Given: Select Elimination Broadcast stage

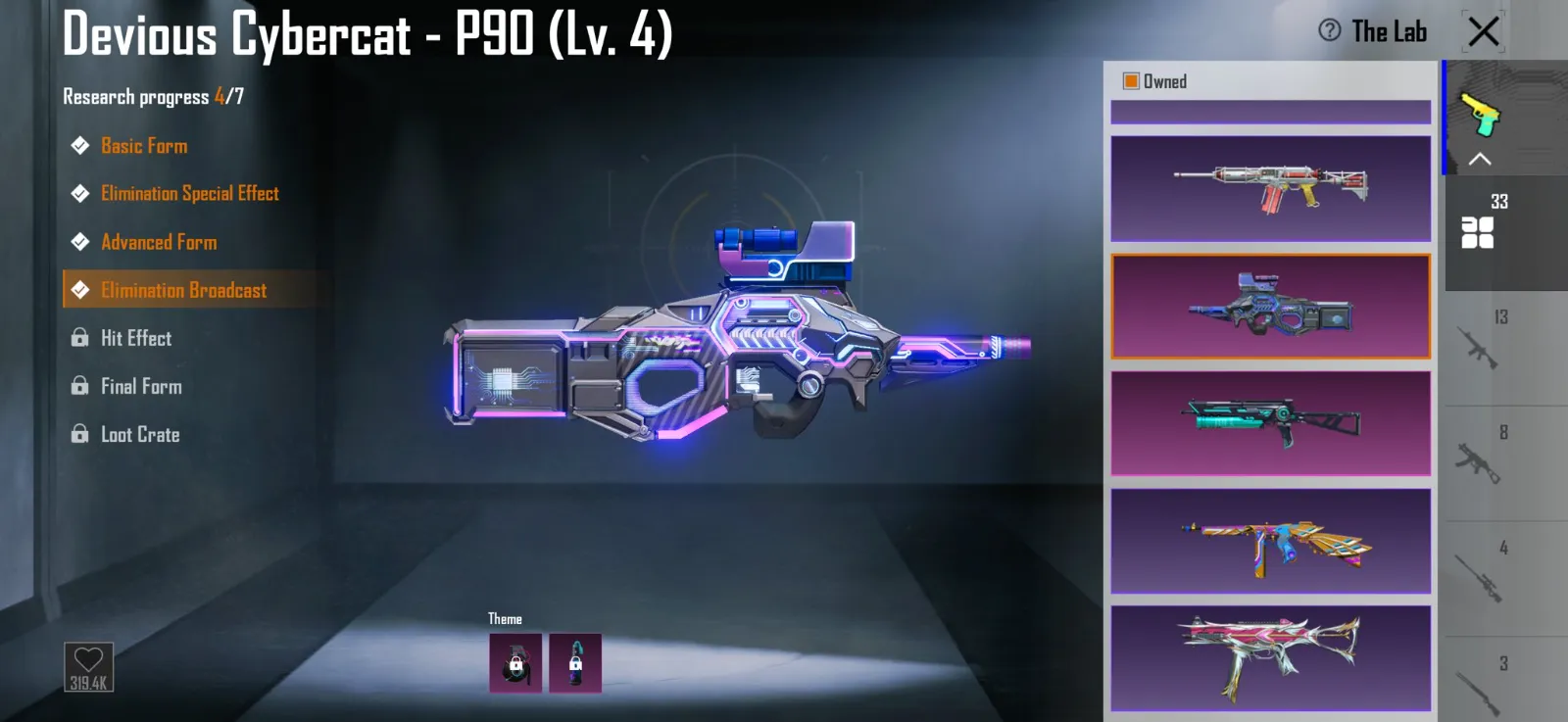Looking at the screenshot, I should click(x=183, y=290).
